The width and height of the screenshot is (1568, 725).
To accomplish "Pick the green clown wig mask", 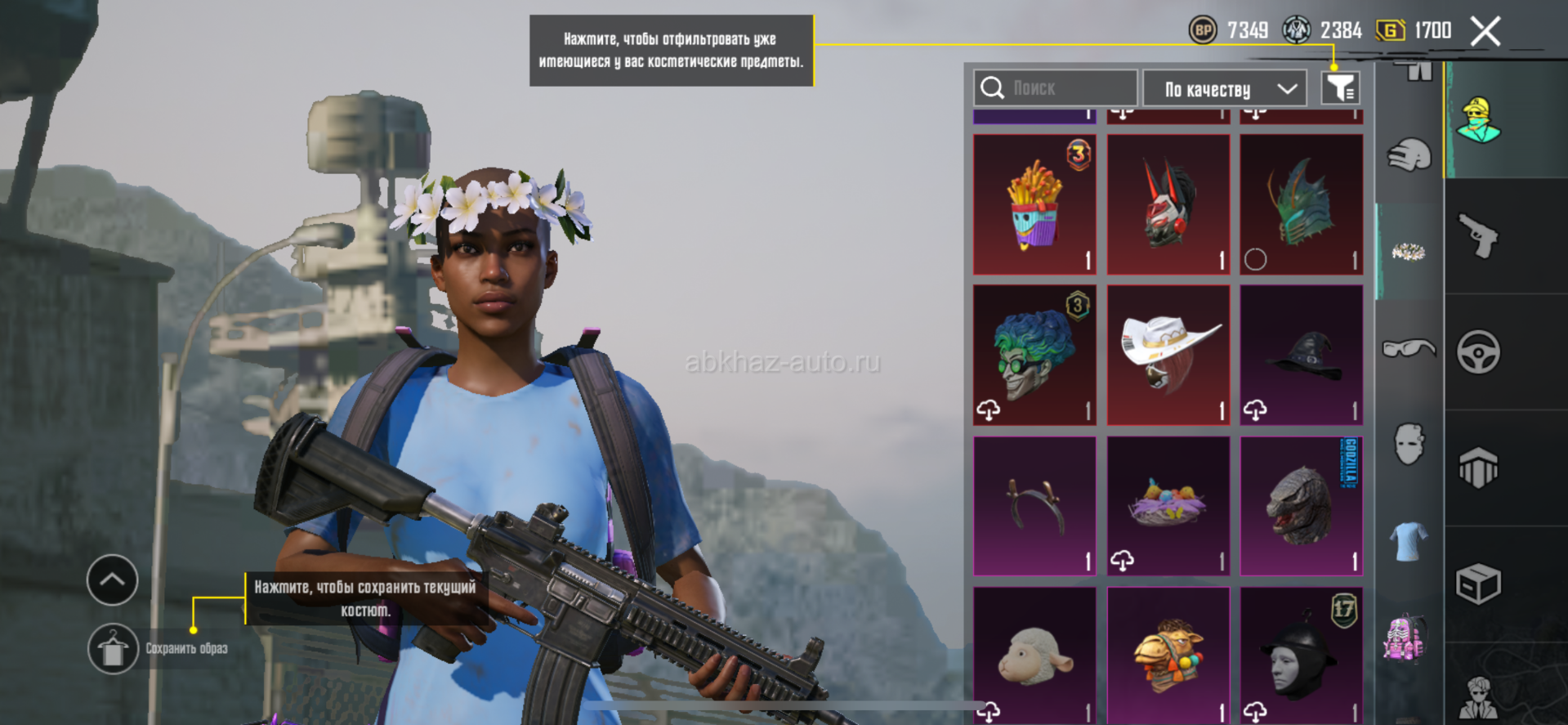I will (x=1034, y=356).
